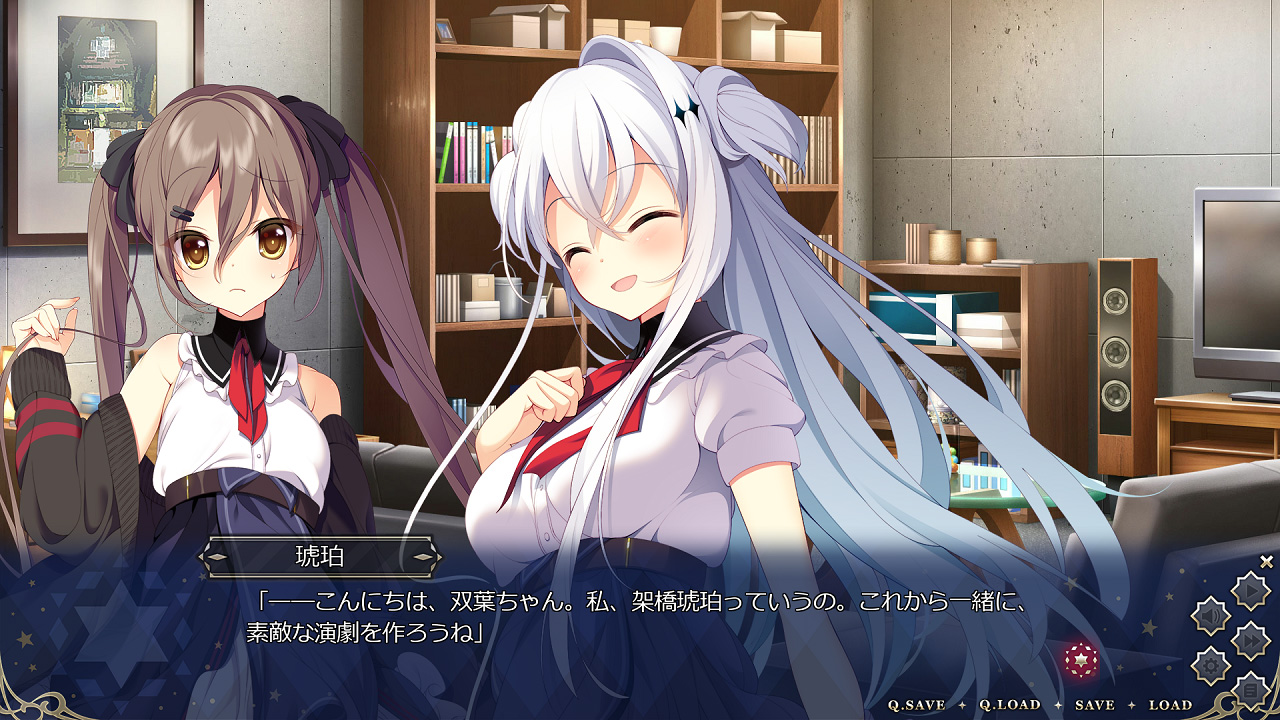Quick load using Q.LOAD

click(x=1009, y=705)
